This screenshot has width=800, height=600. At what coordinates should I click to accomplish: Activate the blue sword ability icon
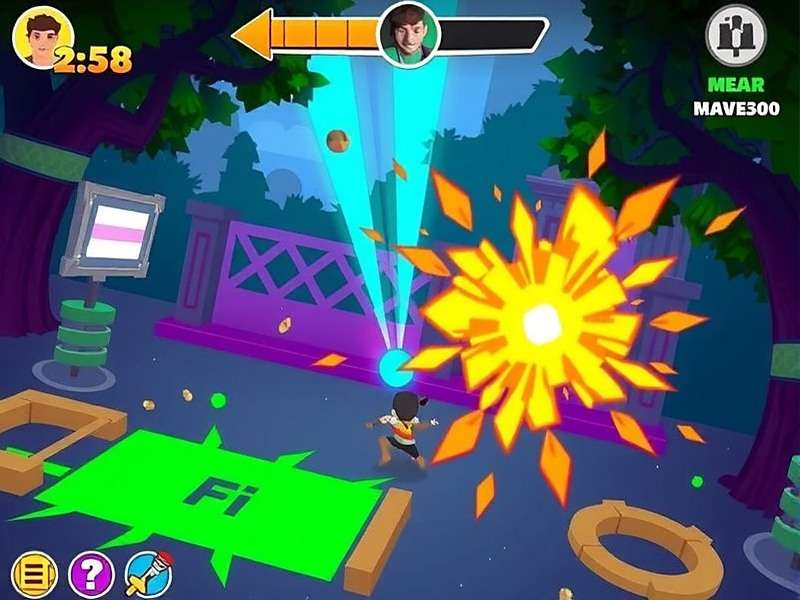(x=148, y=575)
